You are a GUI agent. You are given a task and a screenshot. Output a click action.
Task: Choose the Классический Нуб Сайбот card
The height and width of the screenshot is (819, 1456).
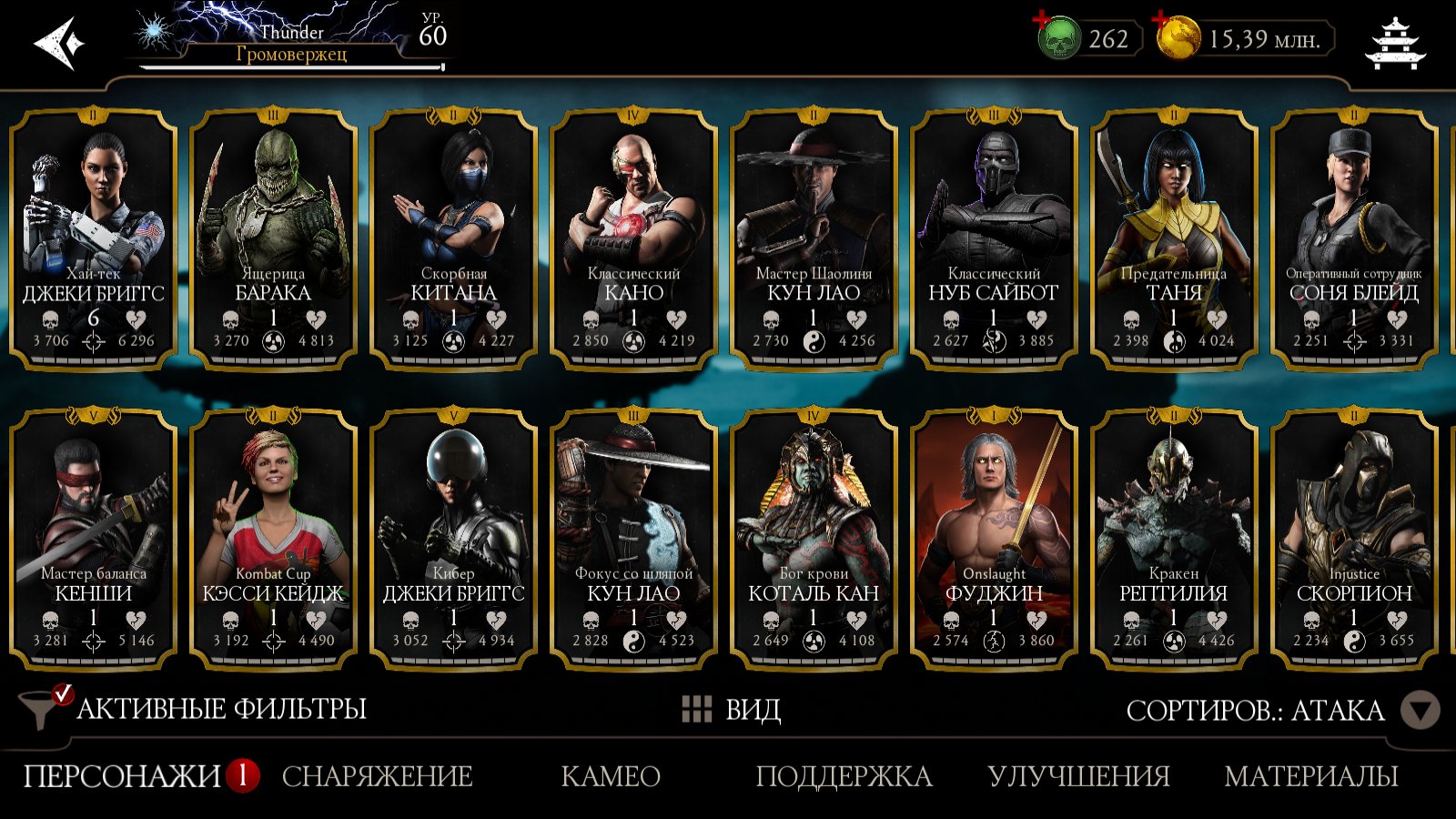(x=994, y=238)
